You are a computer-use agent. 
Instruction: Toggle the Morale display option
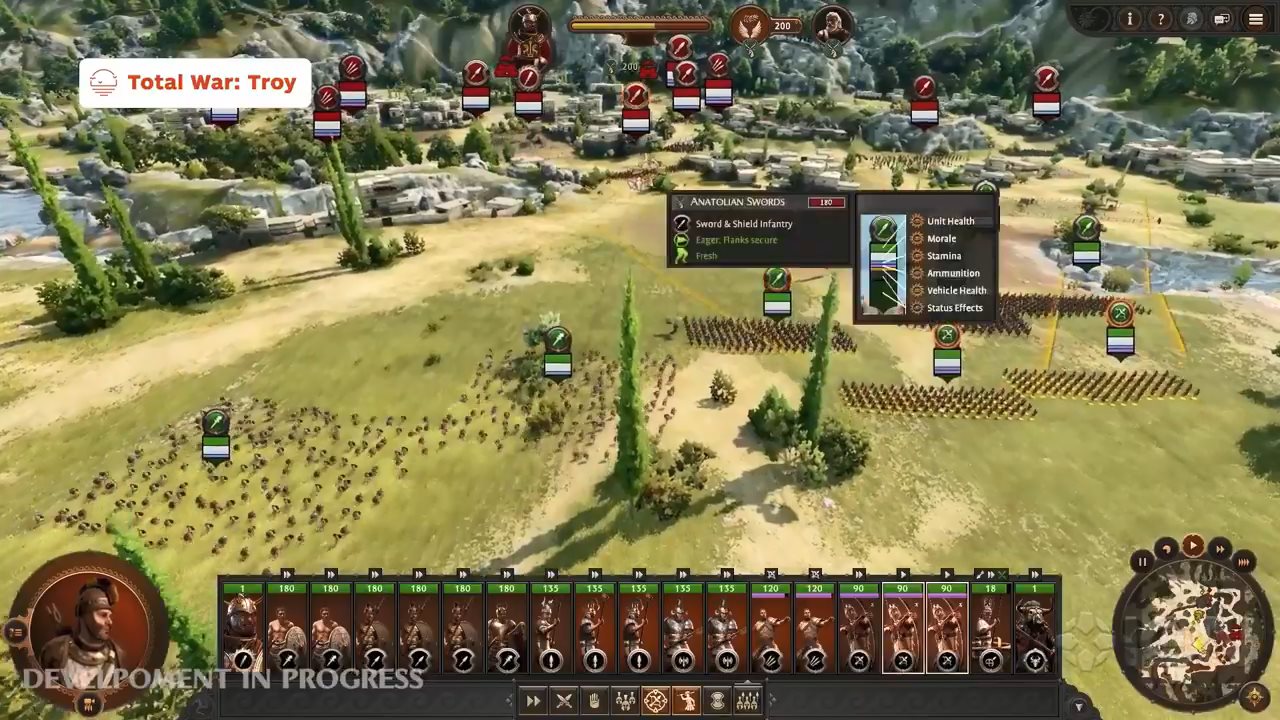(941, 239)
